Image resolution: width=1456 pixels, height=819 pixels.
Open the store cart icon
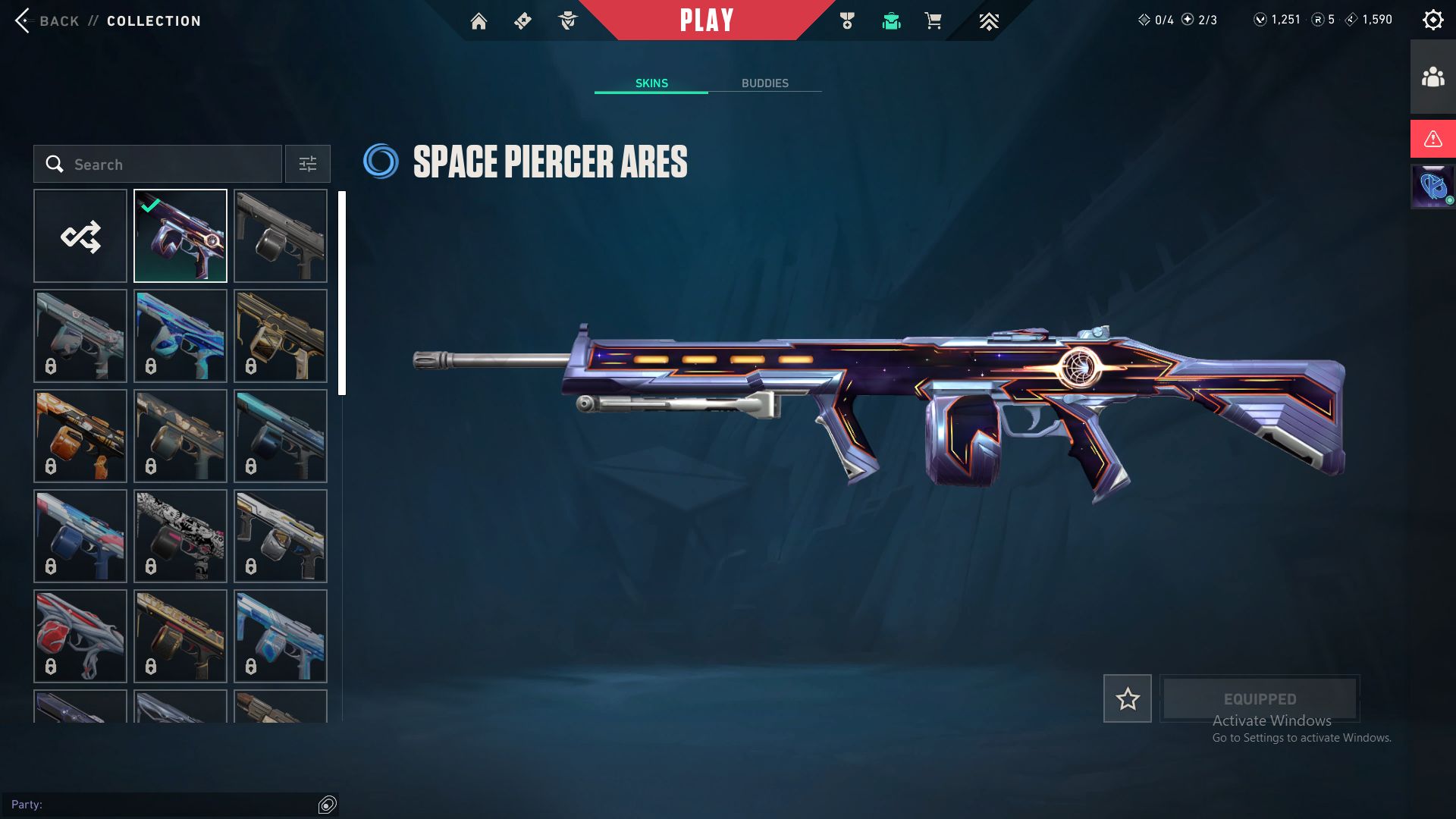click(x=933, y=21)
